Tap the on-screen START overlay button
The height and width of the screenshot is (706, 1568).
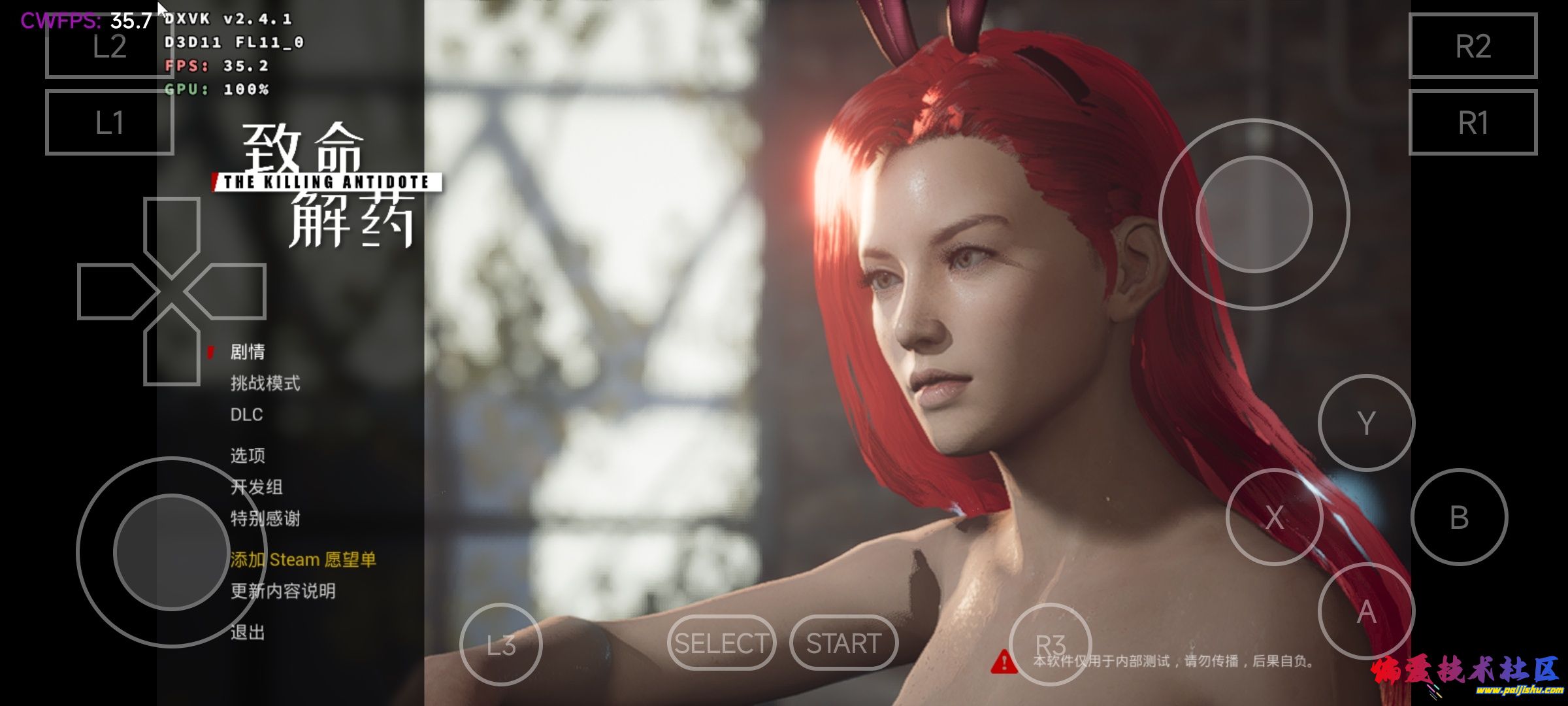[843, 643]
